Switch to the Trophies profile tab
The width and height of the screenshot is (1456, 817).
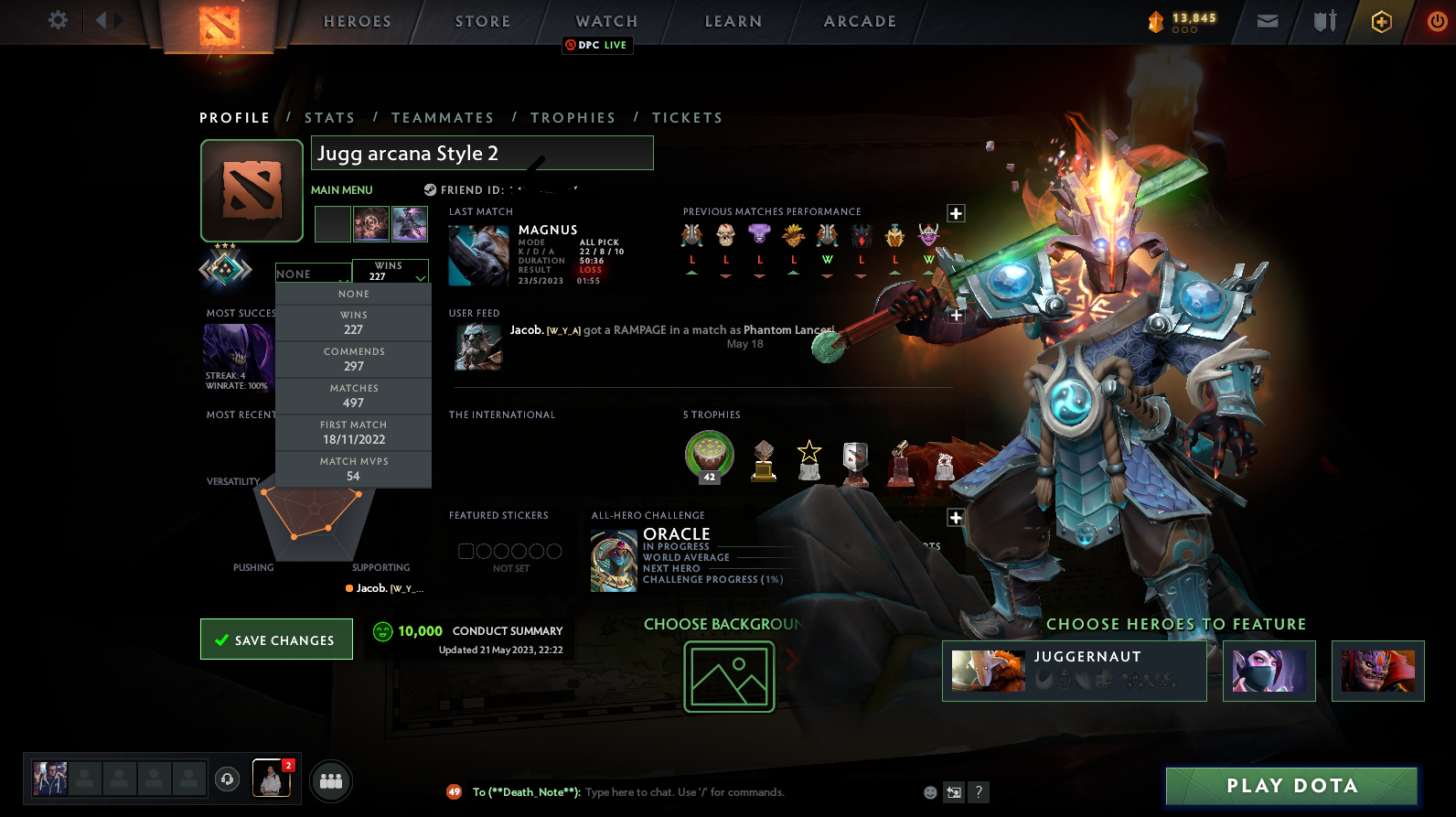click(573, 117)
